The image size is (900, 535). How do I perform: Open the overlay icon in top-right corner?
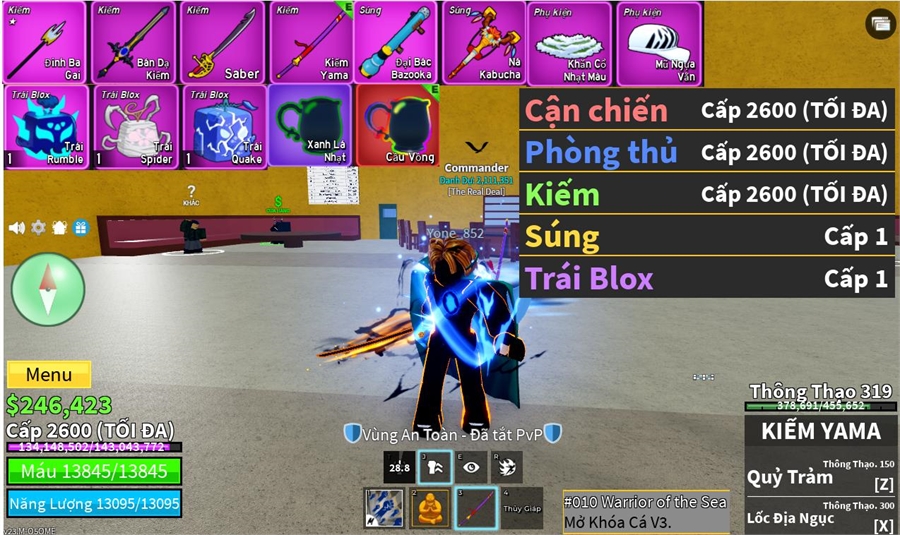[x=880, y=25]
